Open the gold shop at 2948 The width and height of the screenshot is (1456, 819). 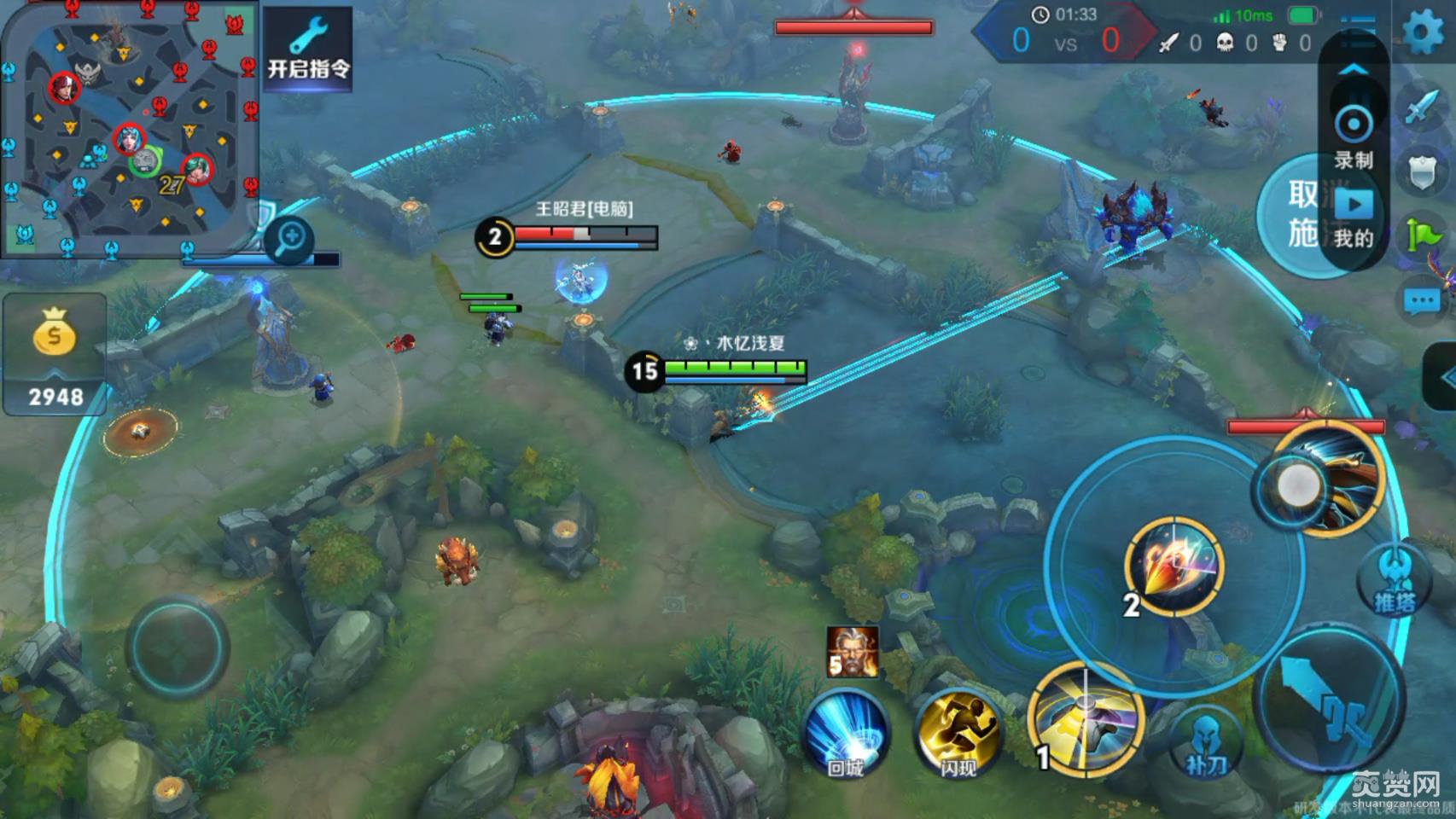click(55, 353)
